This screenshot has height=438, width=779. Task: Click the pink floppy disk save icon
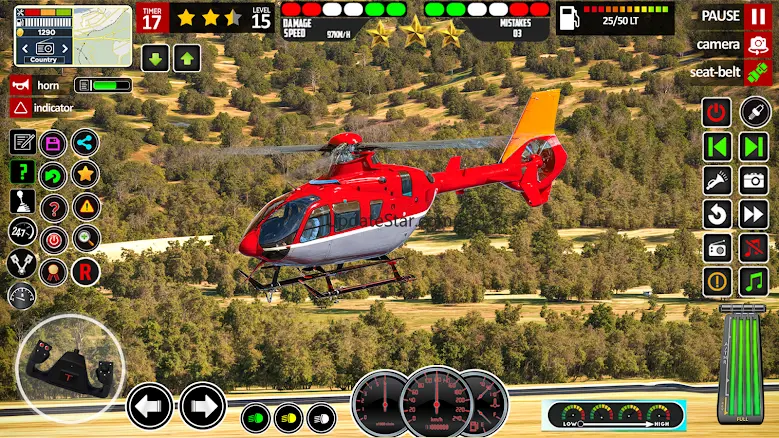tap(54, 142)
